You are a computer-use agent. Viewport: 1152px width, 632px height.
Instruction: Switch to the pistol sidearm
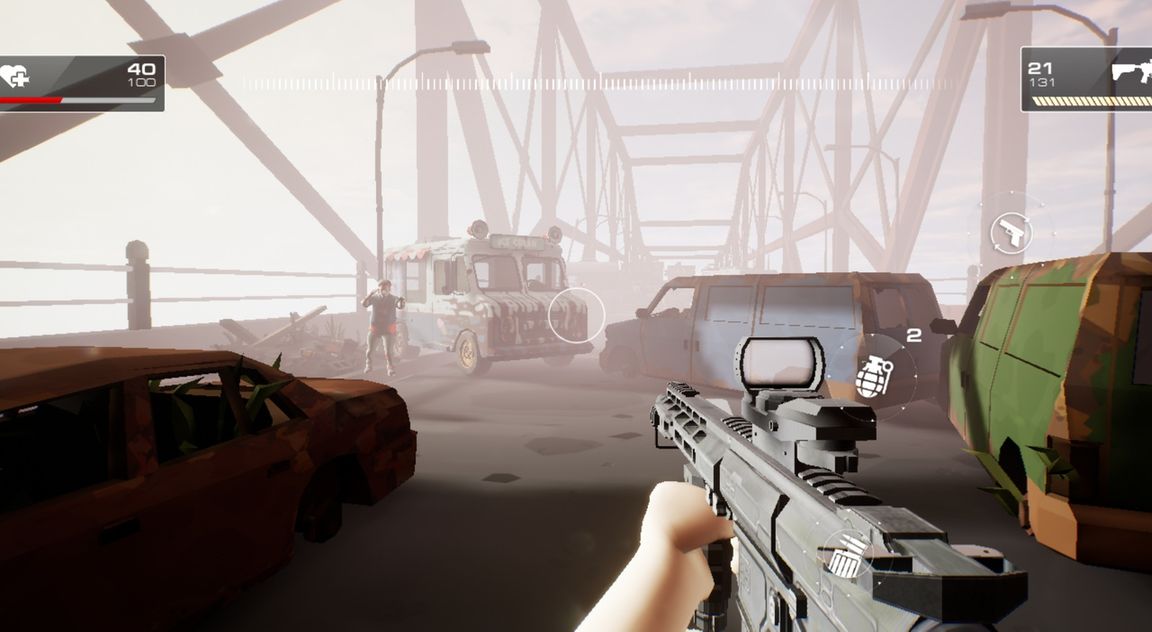[x=1011, y=234]
